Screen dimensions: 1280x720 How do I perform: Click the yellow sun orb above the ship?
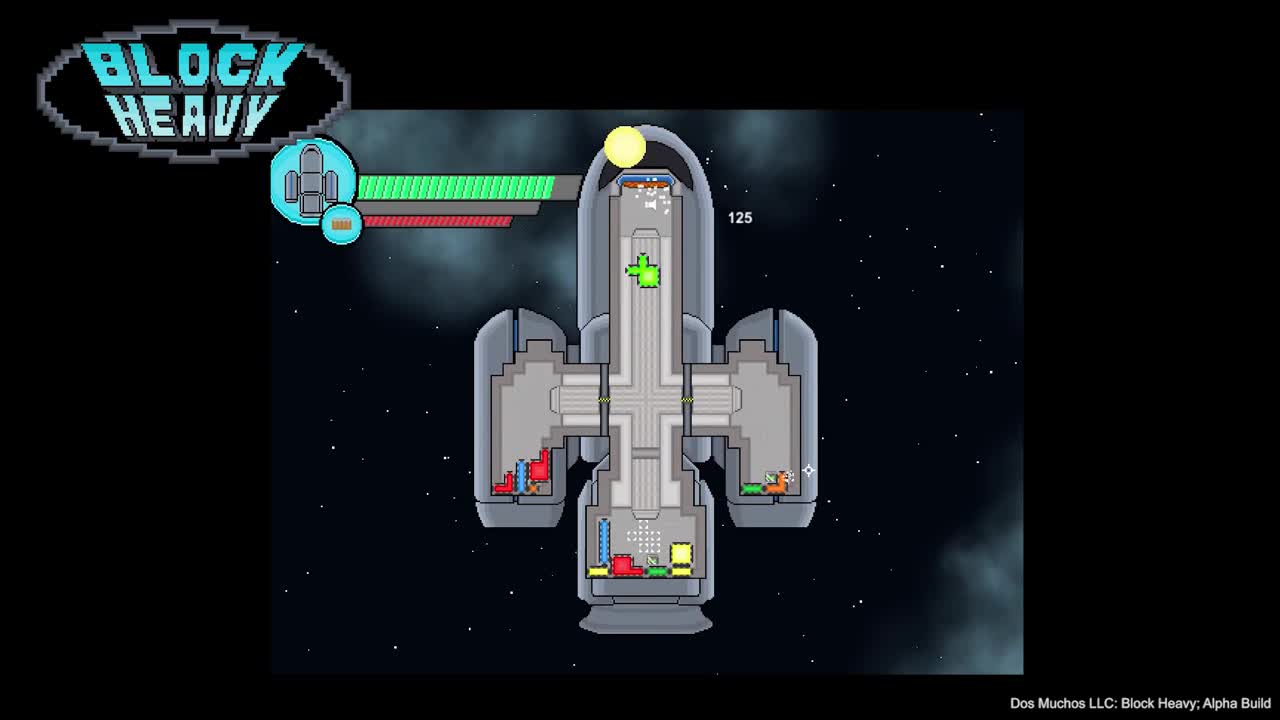627,146
